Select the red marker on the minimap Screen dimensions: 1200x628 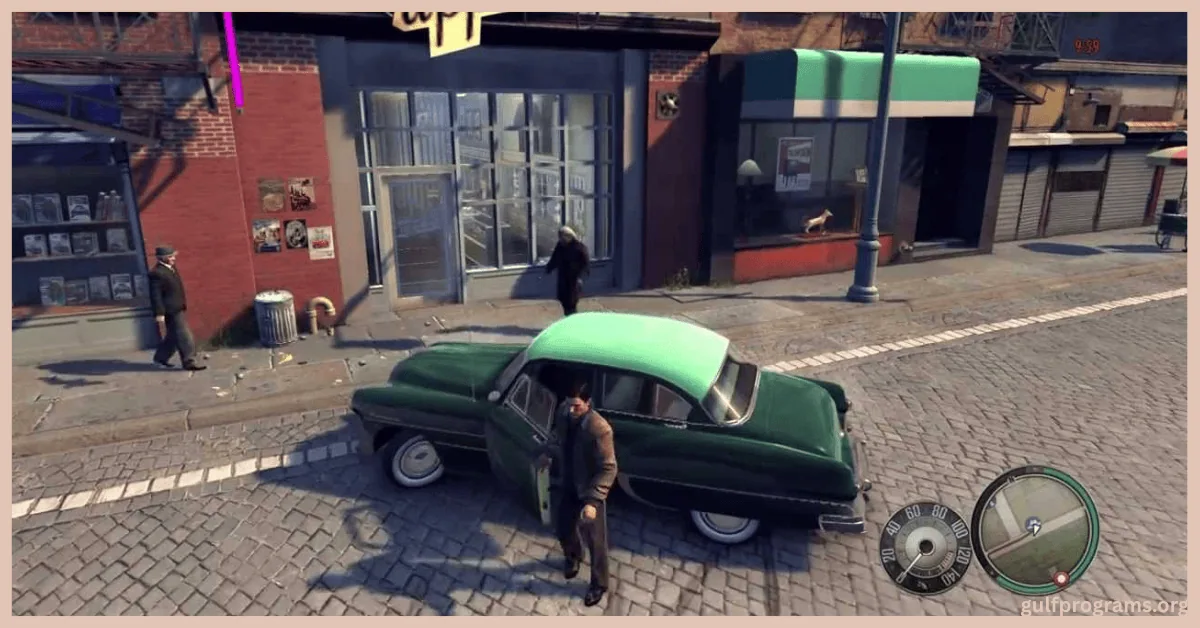click(1060, 578)
